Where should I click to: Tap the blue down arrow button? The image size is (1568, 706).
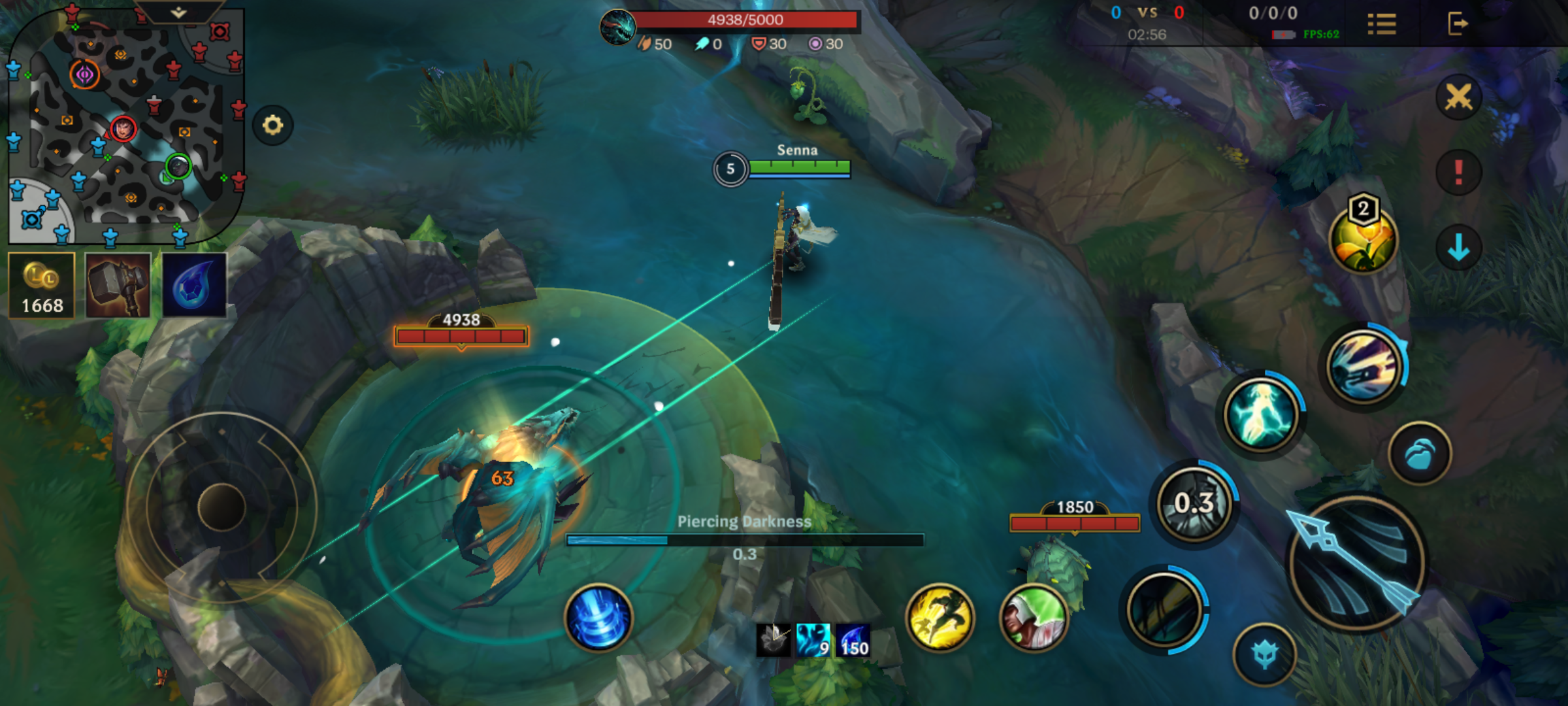click(x=1458, y=248)
